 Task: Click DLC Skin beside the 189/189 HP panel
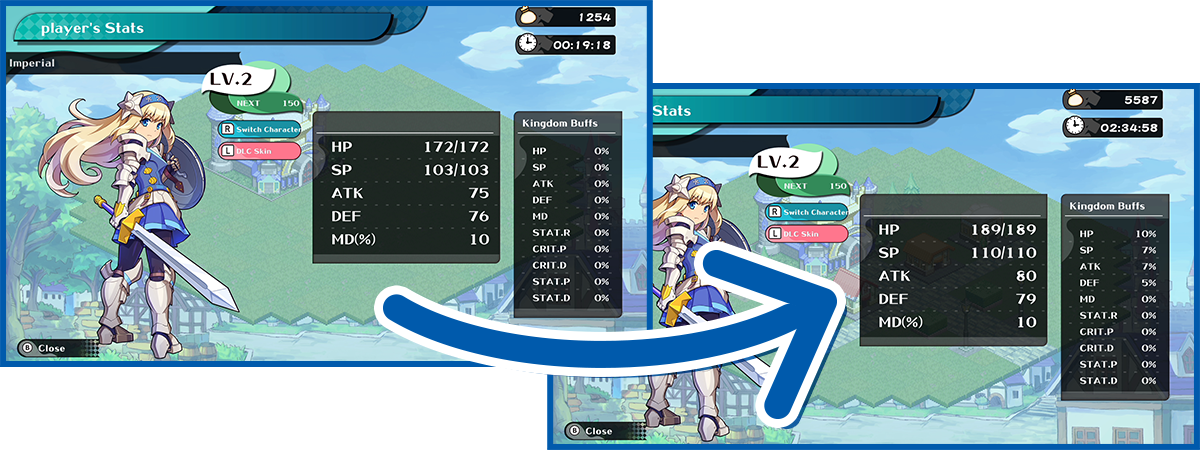tap(806, 233)
